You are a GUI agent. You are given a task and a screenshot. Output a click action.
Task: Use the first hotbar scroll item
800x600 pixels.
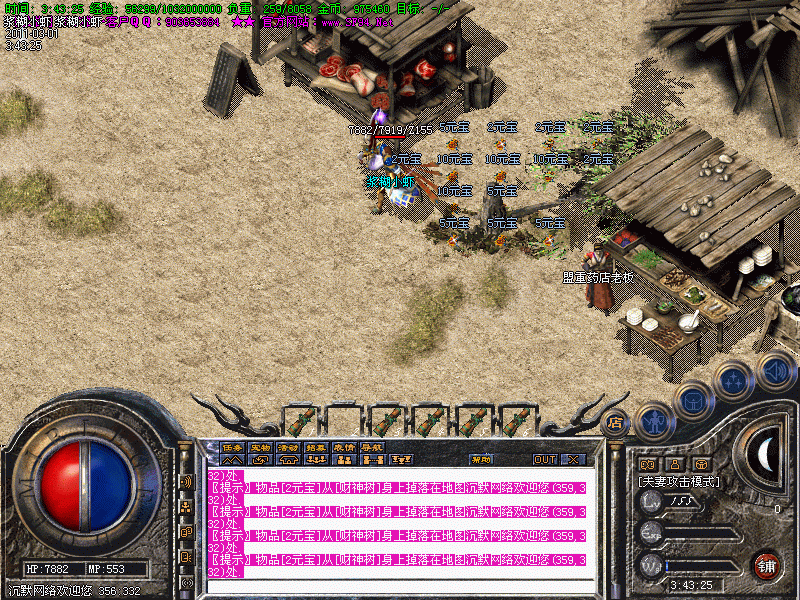(300, 420)
